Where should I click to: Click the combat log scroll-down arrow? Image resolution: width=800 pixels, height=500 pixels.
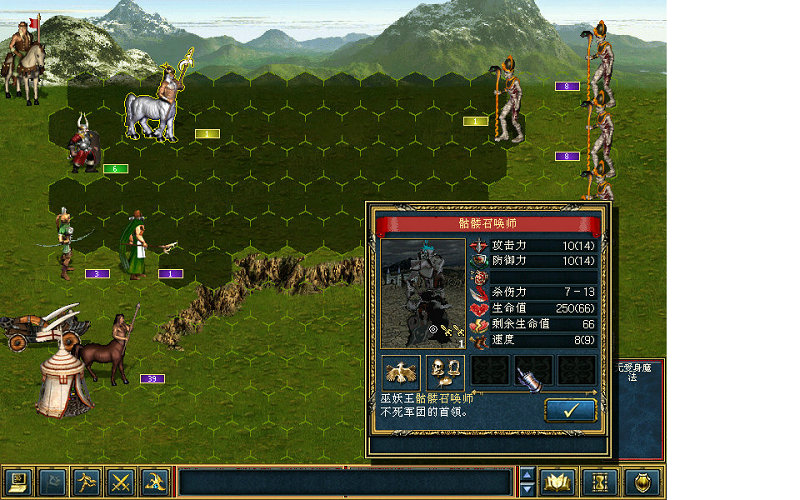528,490
